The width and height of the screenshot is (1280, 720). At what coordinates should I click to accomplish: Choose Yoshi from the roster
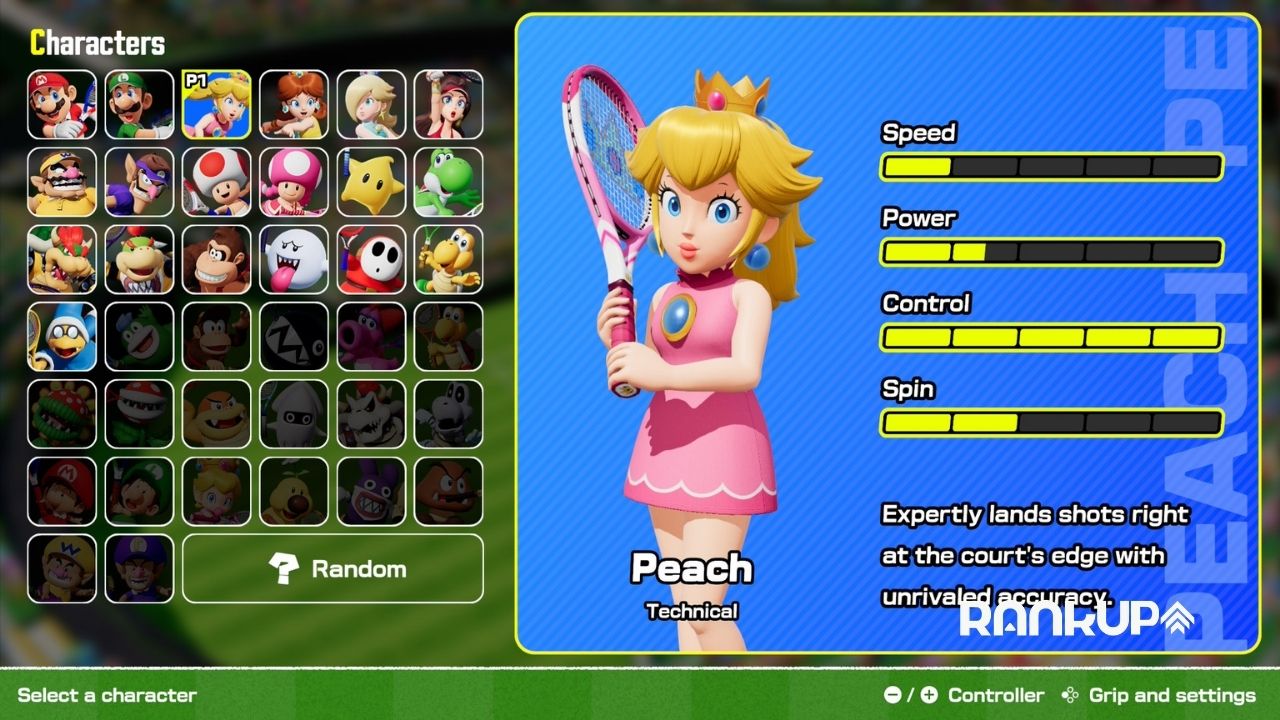(x=449, y=182)
